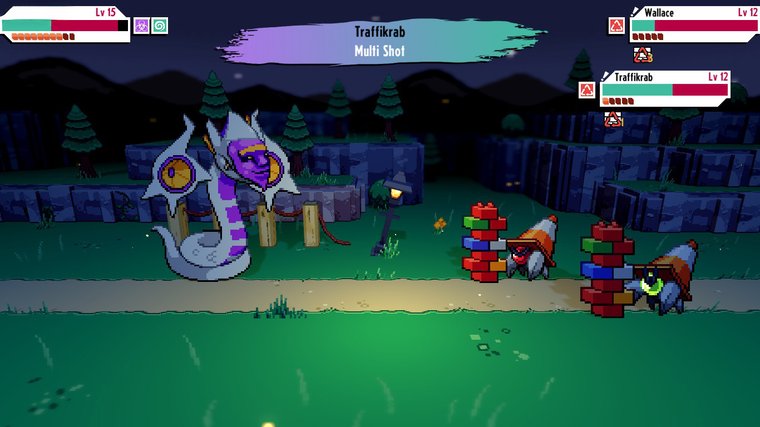Inspect the red type icon beside Wallace
Screen dimensions: 760x427
(617, 25)
